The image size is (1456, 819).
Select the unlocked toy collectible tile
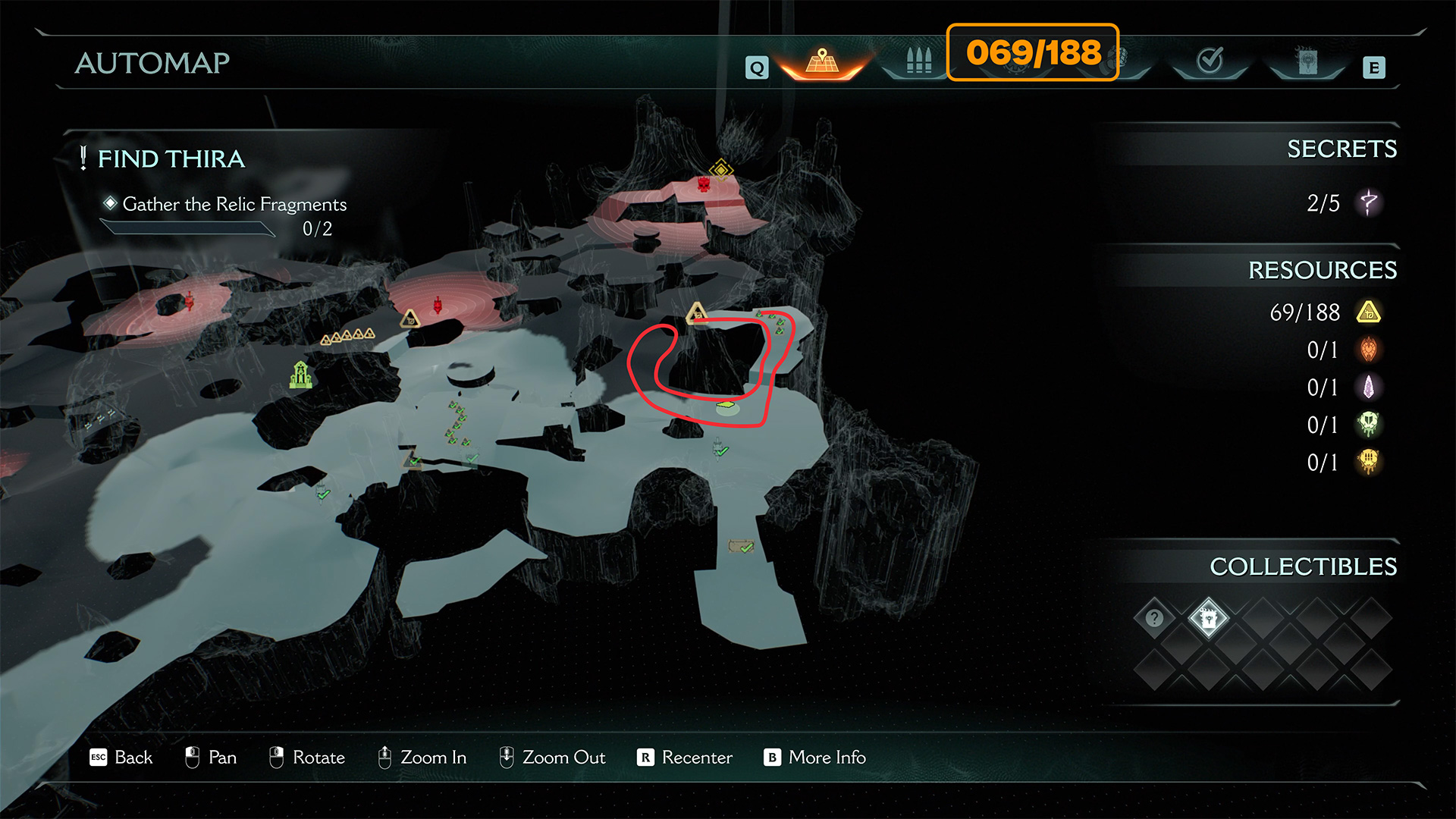1208,618
